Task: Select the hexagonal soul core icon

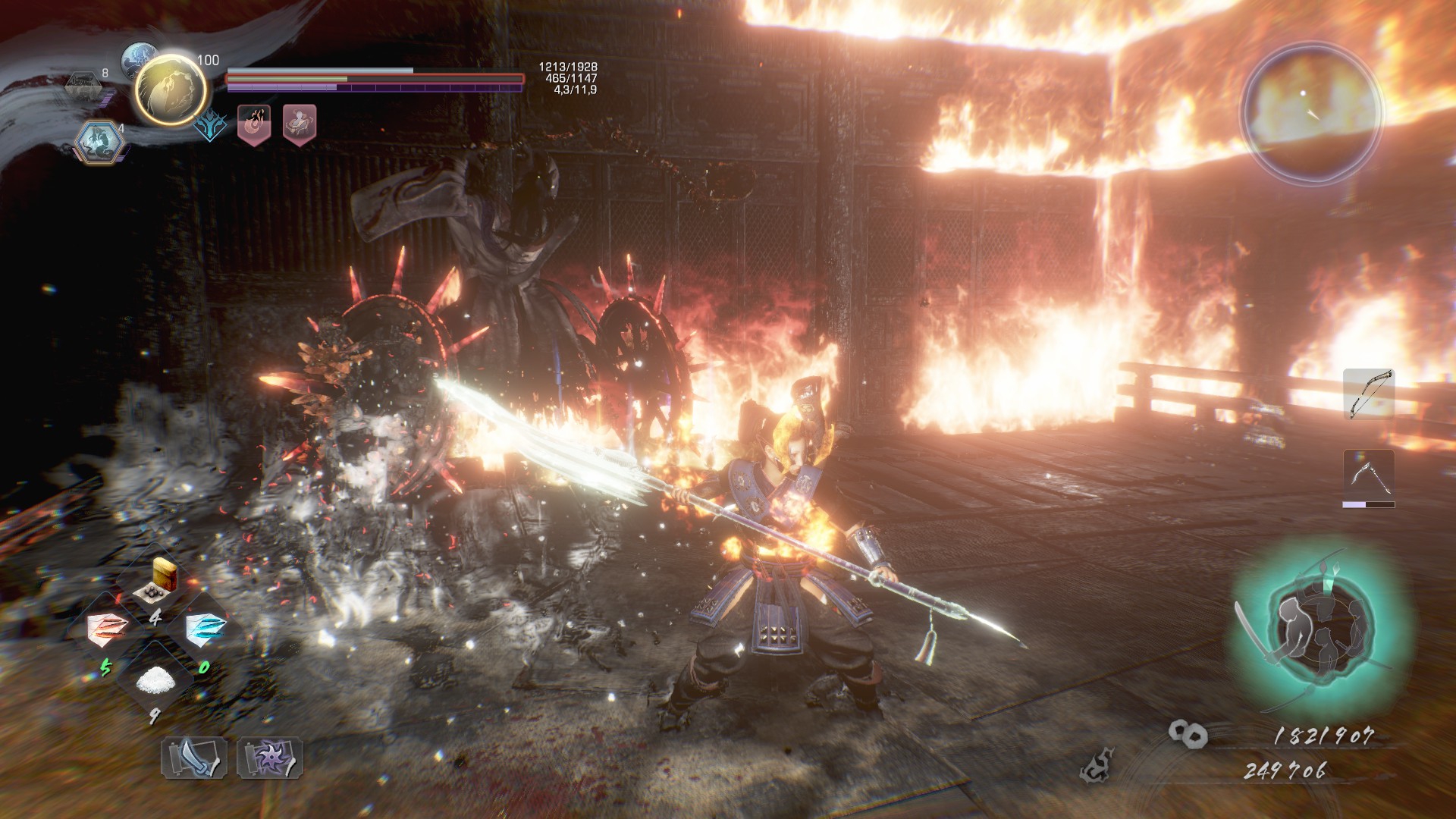Action: [x=99, y=141]
